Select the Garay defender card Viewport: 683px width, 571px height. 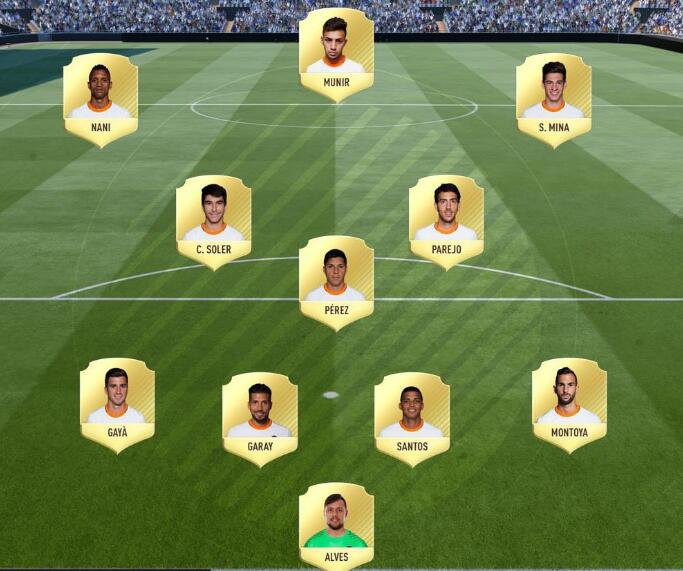260,418
